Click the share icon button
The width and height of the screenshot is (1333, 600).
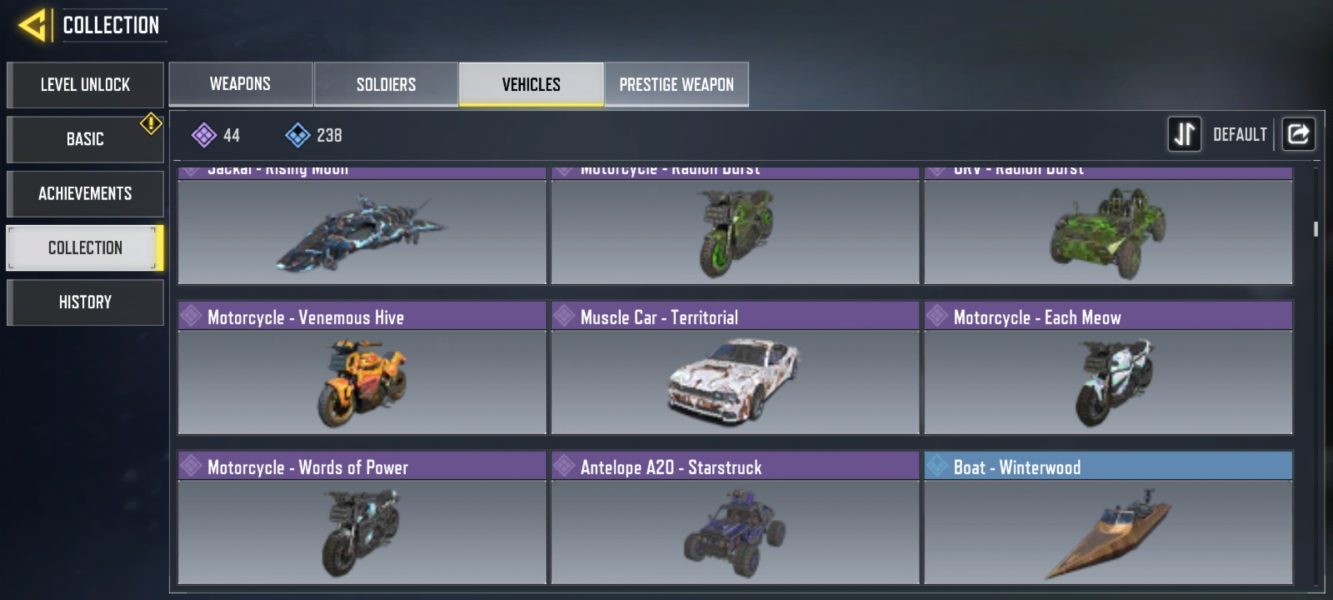(x=1298, y=134)
